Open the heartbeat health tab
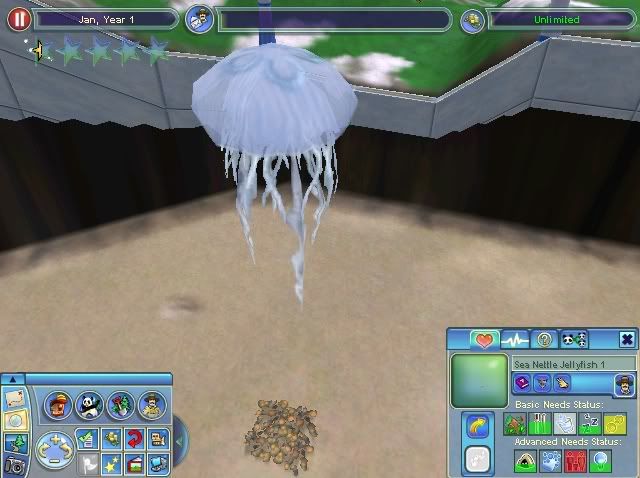Viewport: 640px width, 478px height. [515, 340]
